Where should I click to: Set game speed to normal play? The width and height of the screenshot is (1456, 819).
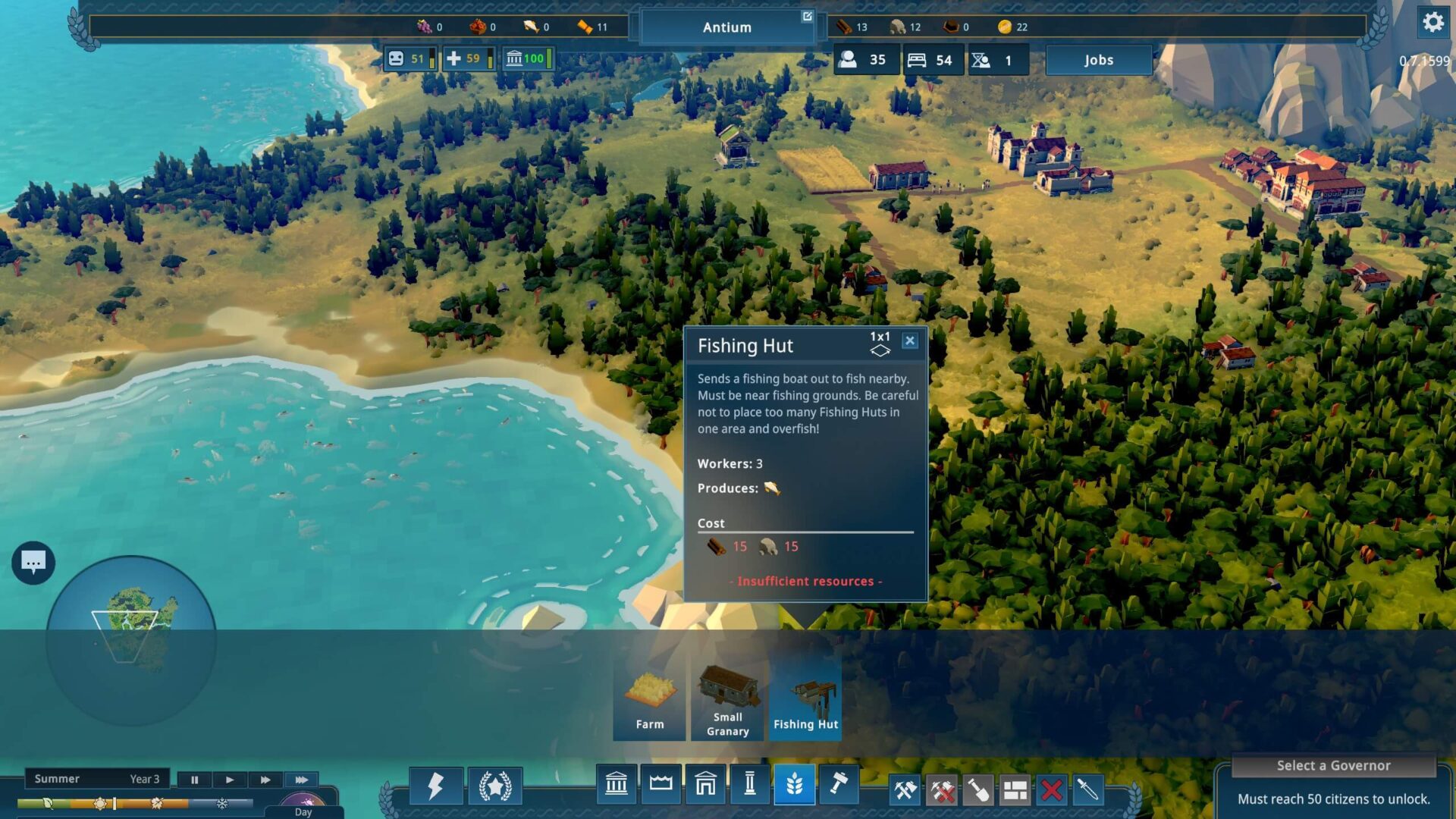[x=230, y=780]
